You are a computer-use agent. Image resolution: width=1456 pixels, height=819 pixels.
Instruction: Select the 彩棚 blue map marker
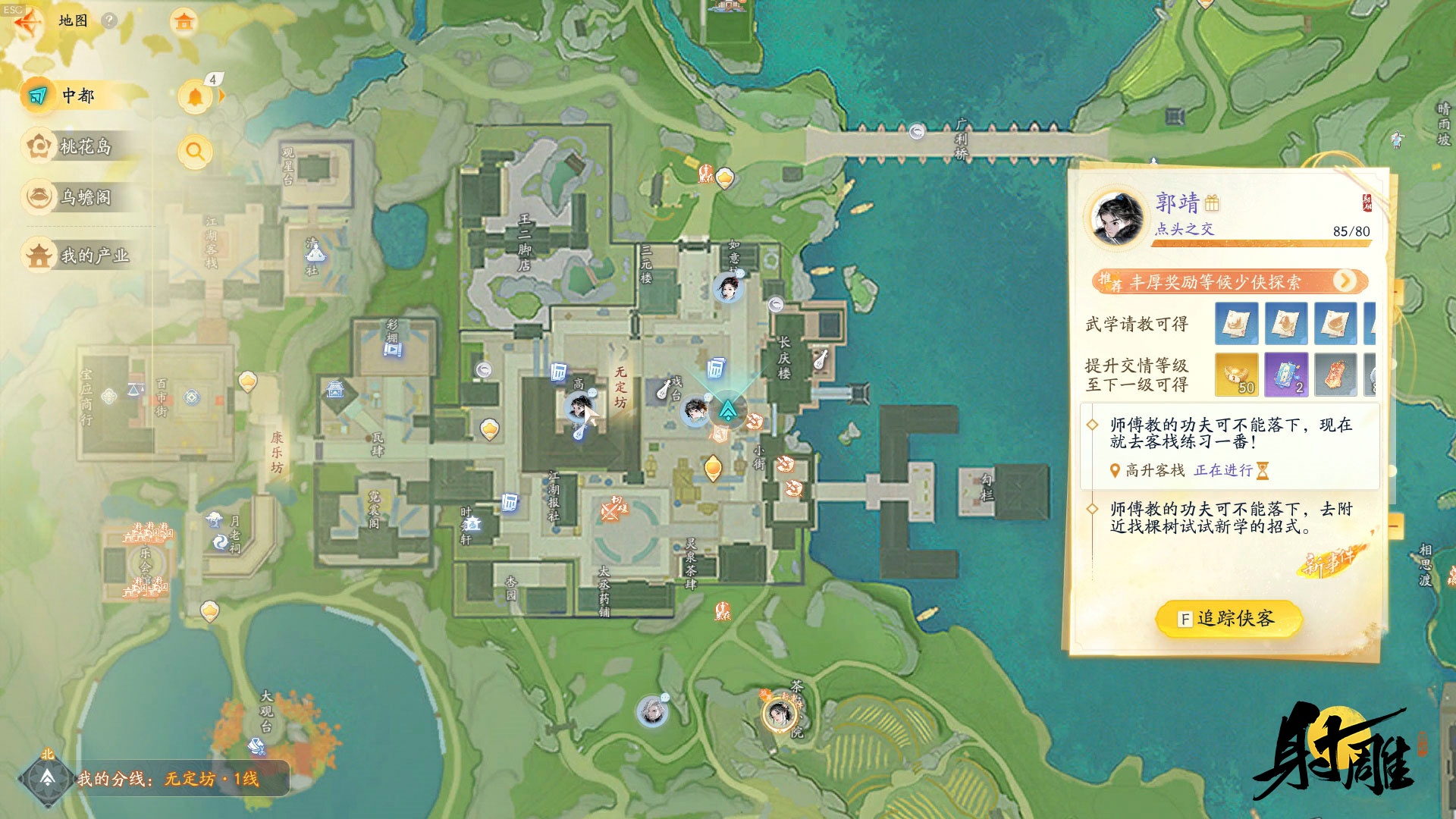pyautogui.click(x=393, y=350)
